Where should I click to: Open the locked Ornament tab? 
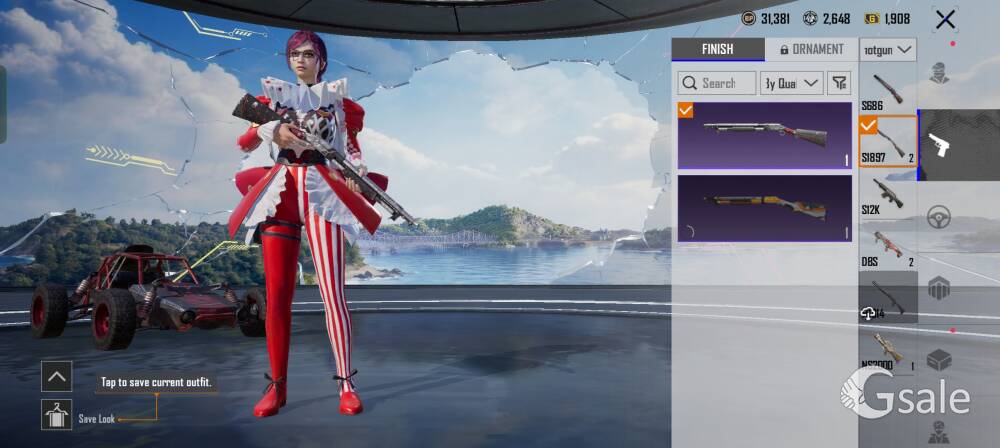811,49
